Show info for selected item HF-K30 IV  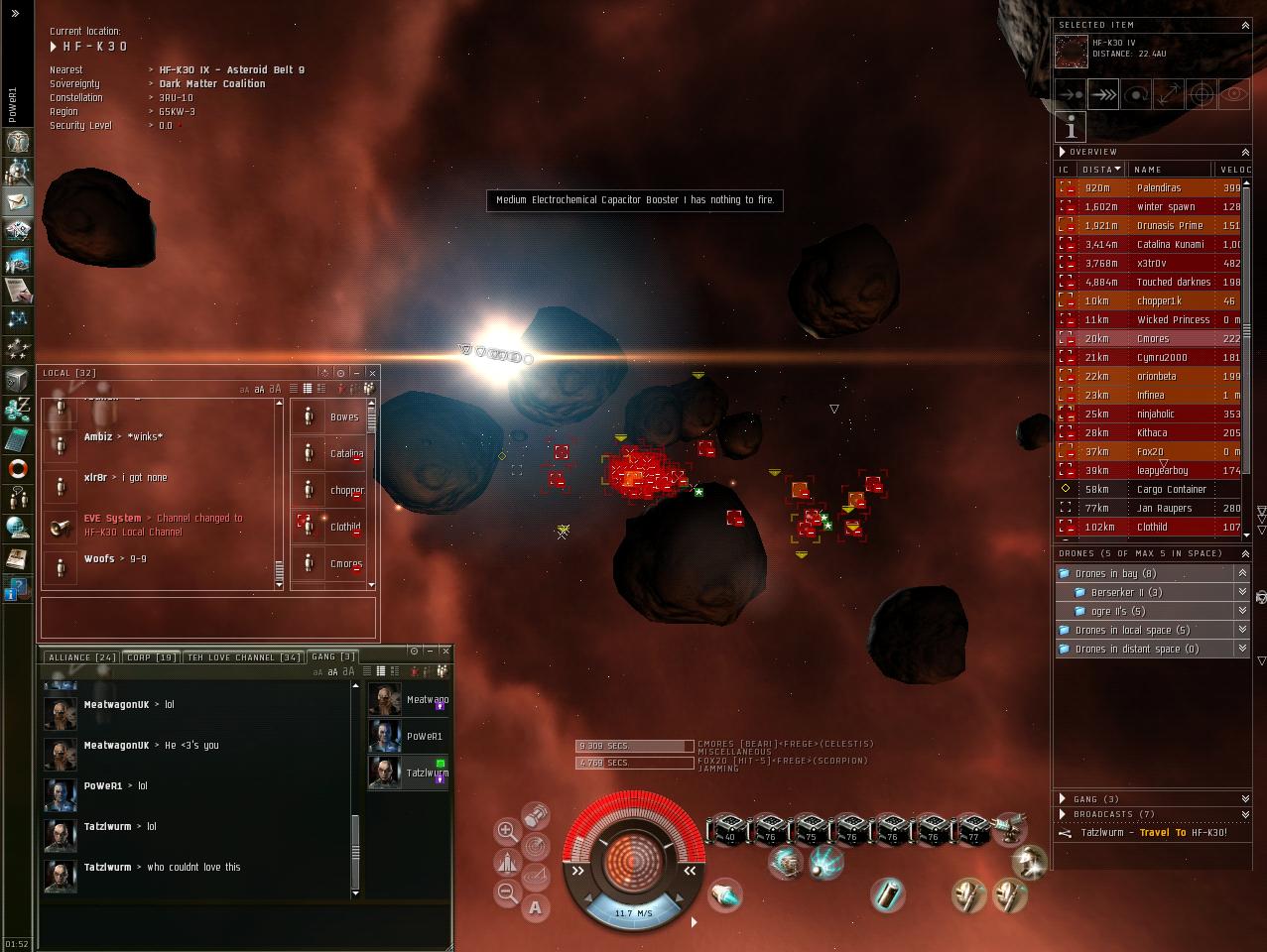pyautogui.click(x=1071, y=128)
